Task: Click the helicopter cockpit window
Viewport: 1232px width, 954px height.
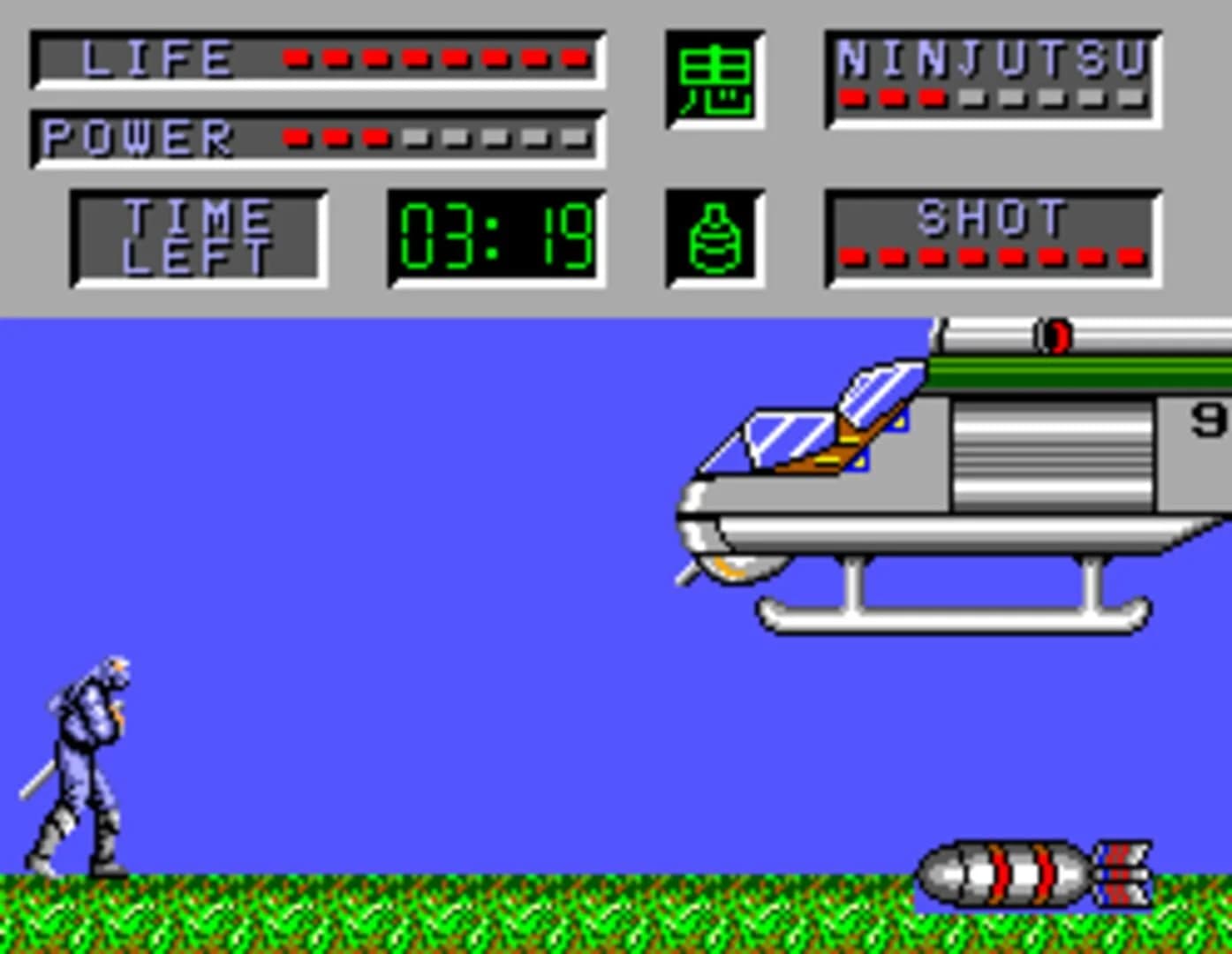Action: tap(786, 437)
